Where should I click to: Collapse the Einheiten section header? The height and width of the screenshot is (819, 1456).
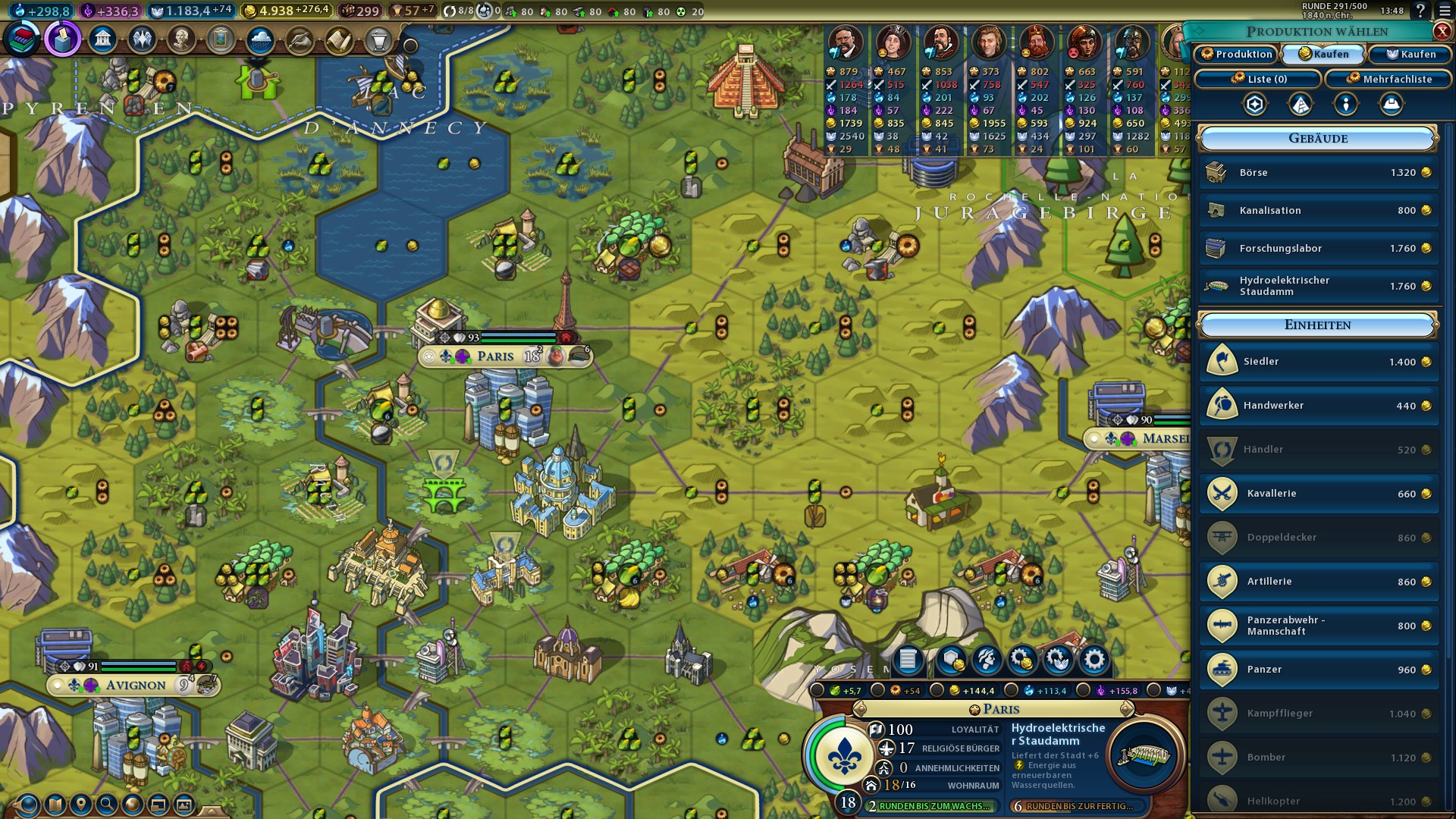(1318, 325)
